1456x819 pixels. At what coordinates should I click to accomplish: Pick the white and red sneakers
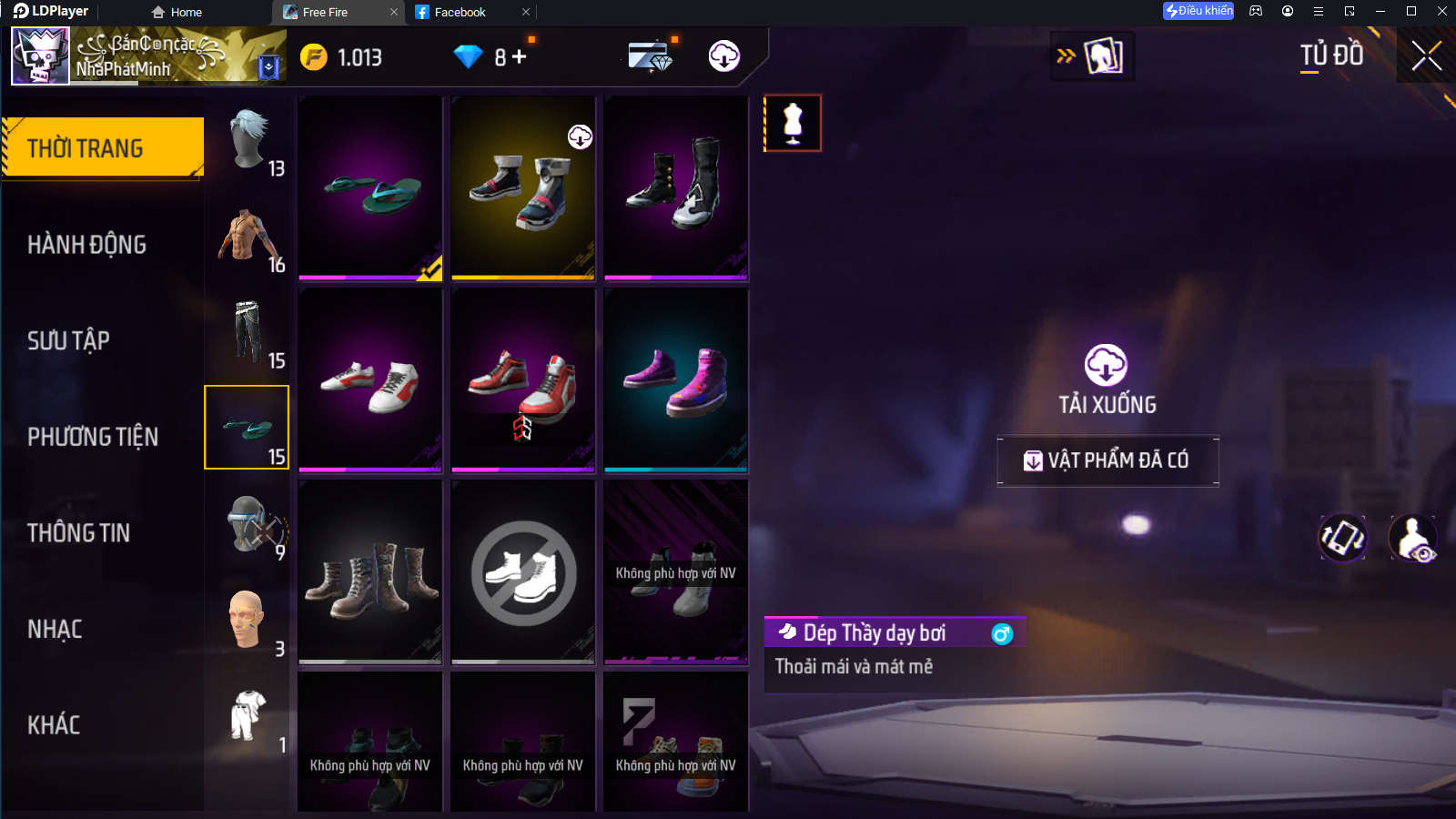370,380
